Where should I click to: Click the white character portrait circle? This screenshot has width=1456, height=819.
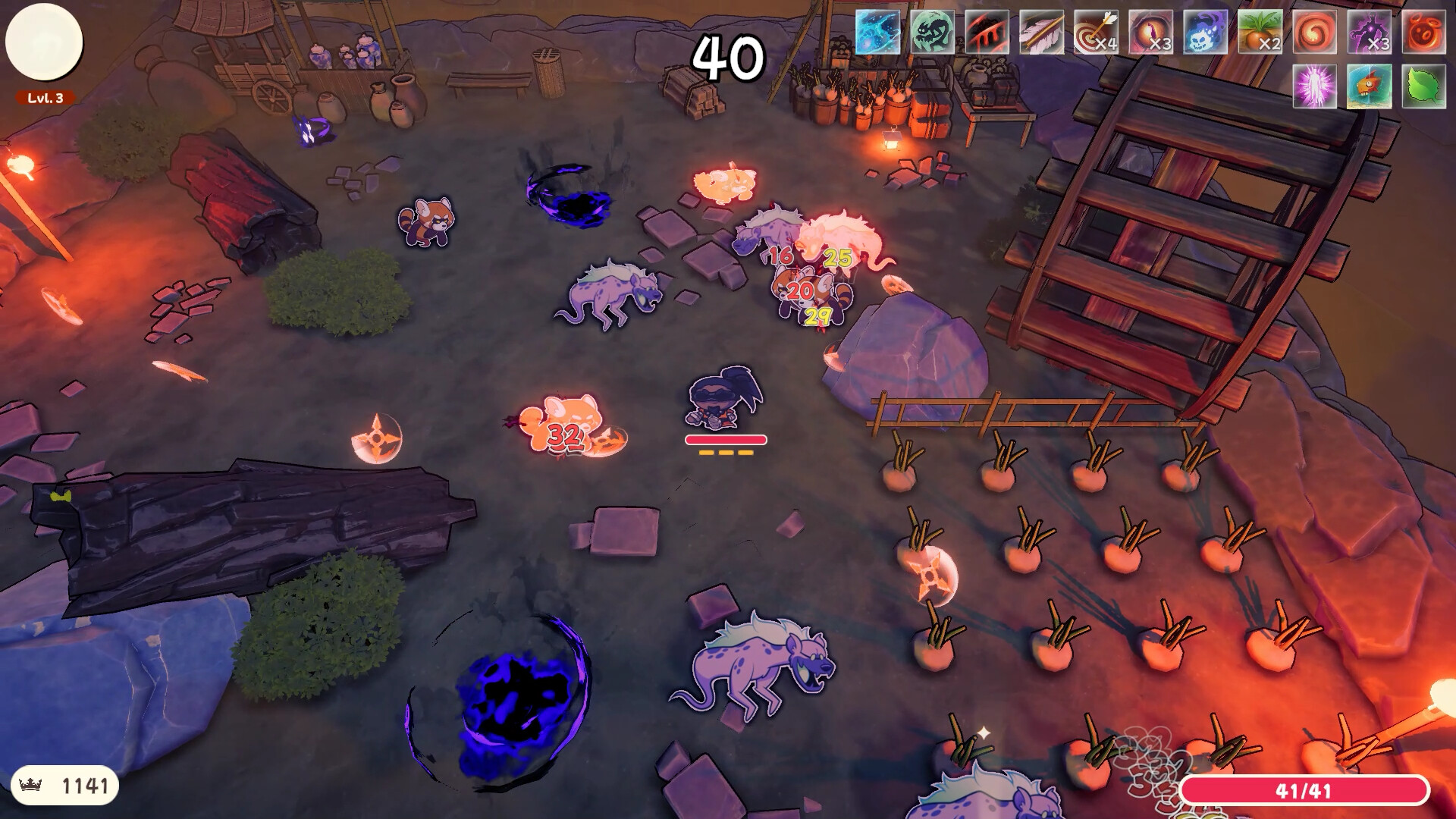pos(44,42)
